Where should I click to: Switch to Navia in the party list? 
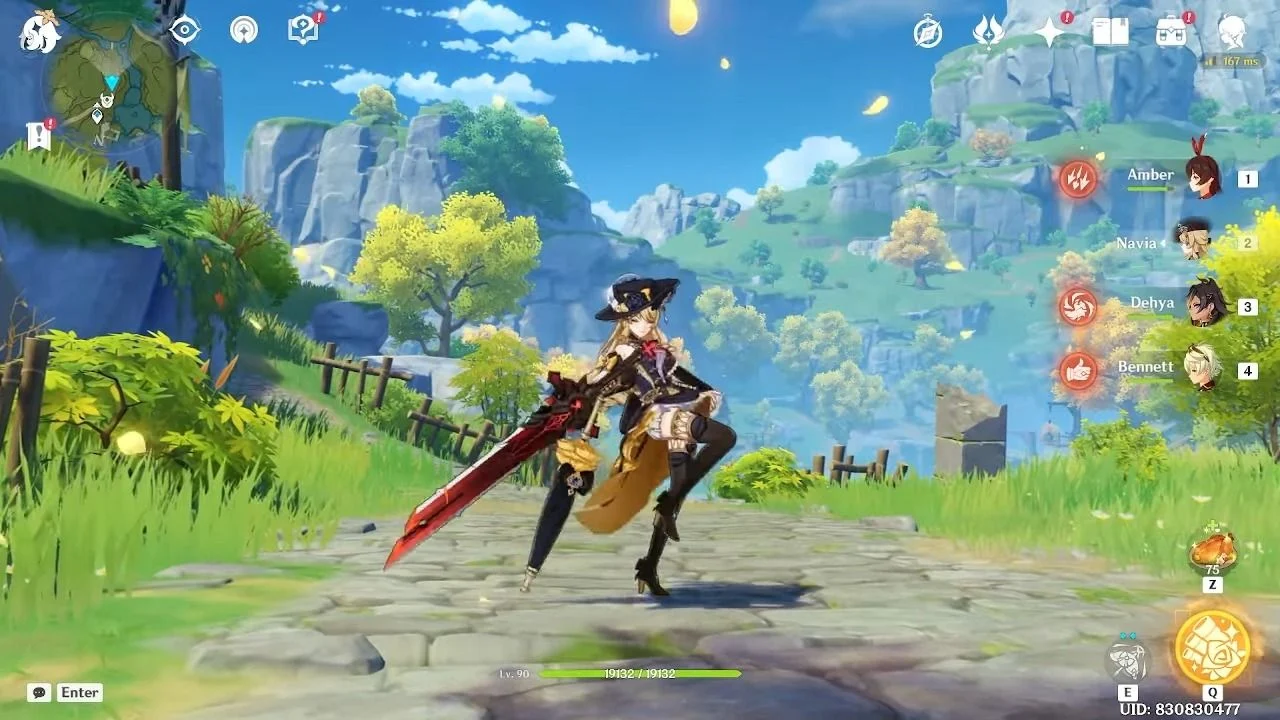(x=1196, y=243)
